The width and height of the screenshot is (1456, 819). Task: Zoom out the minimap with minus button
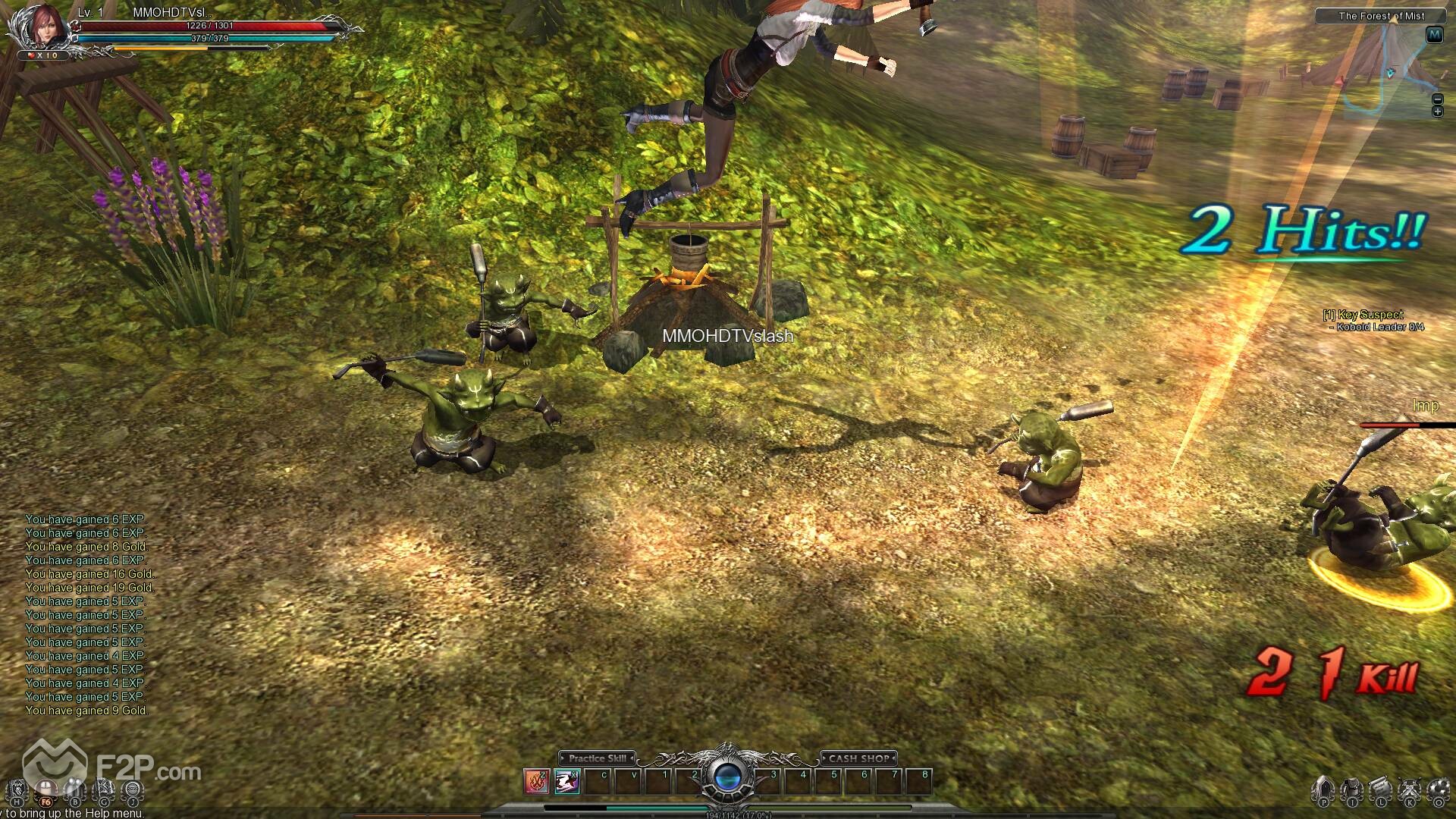click(x=1437, y=99)
